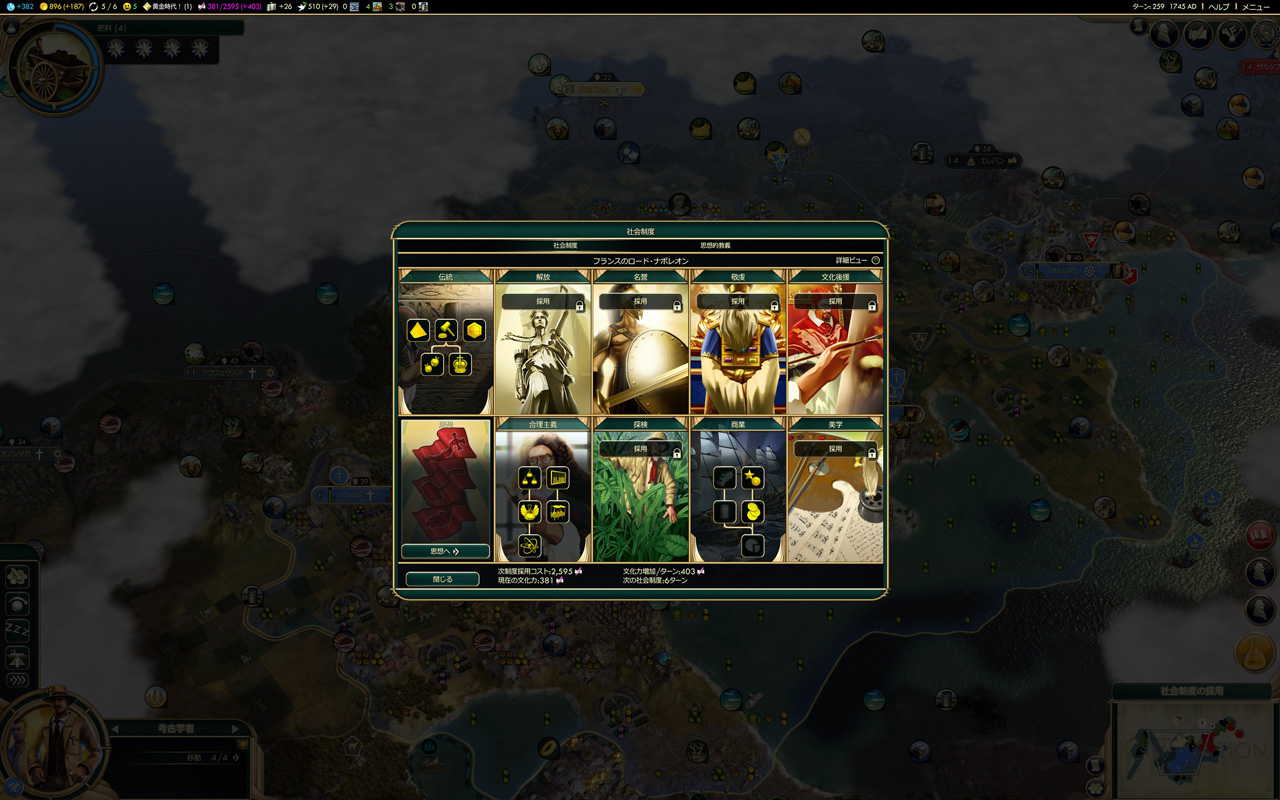
Task: Close the social policies window with 閉じる
Action: 442,579
